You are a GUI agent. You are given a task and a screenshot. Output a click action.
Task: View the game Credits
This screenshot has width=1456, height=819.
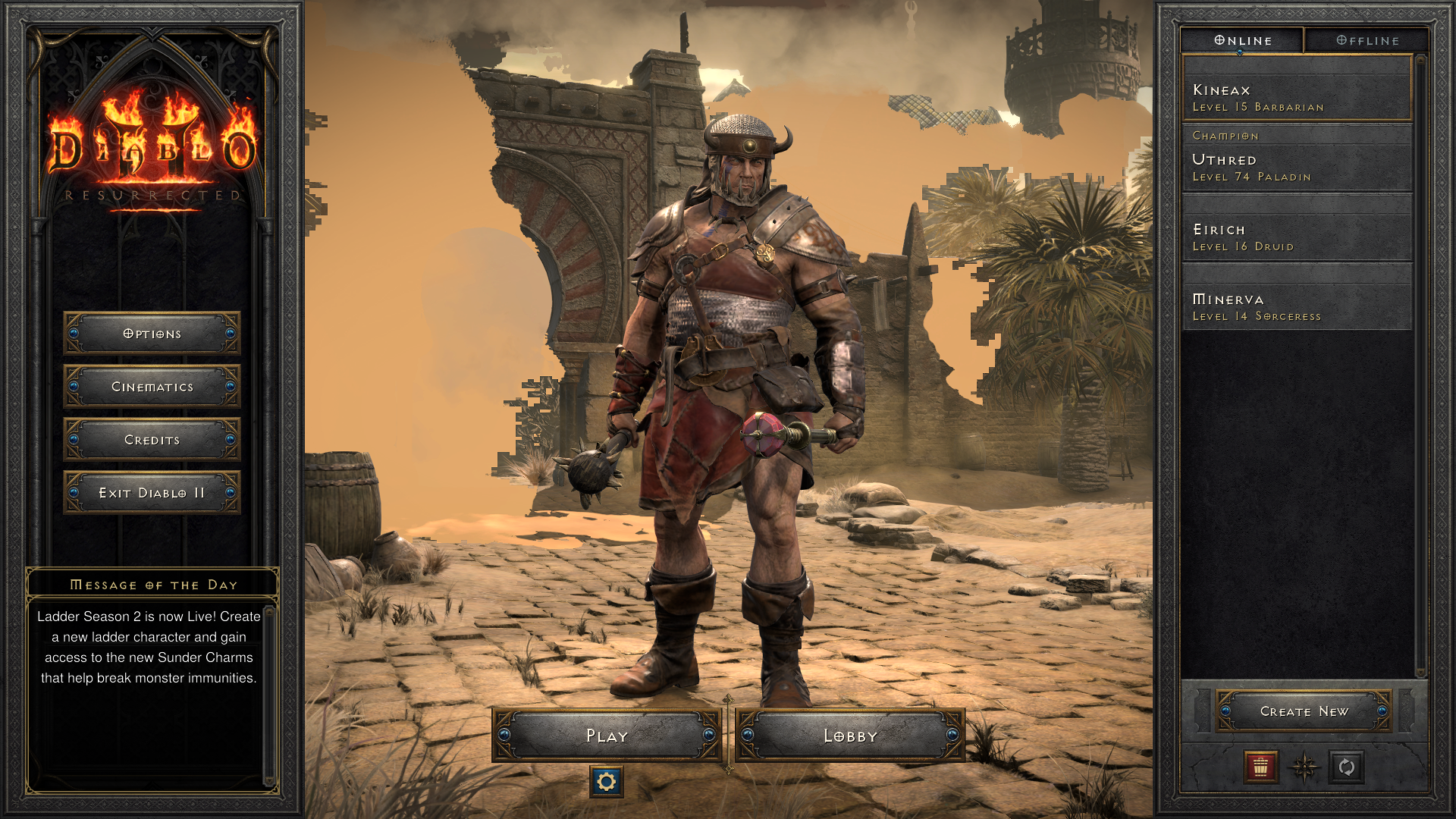(152, 440)
